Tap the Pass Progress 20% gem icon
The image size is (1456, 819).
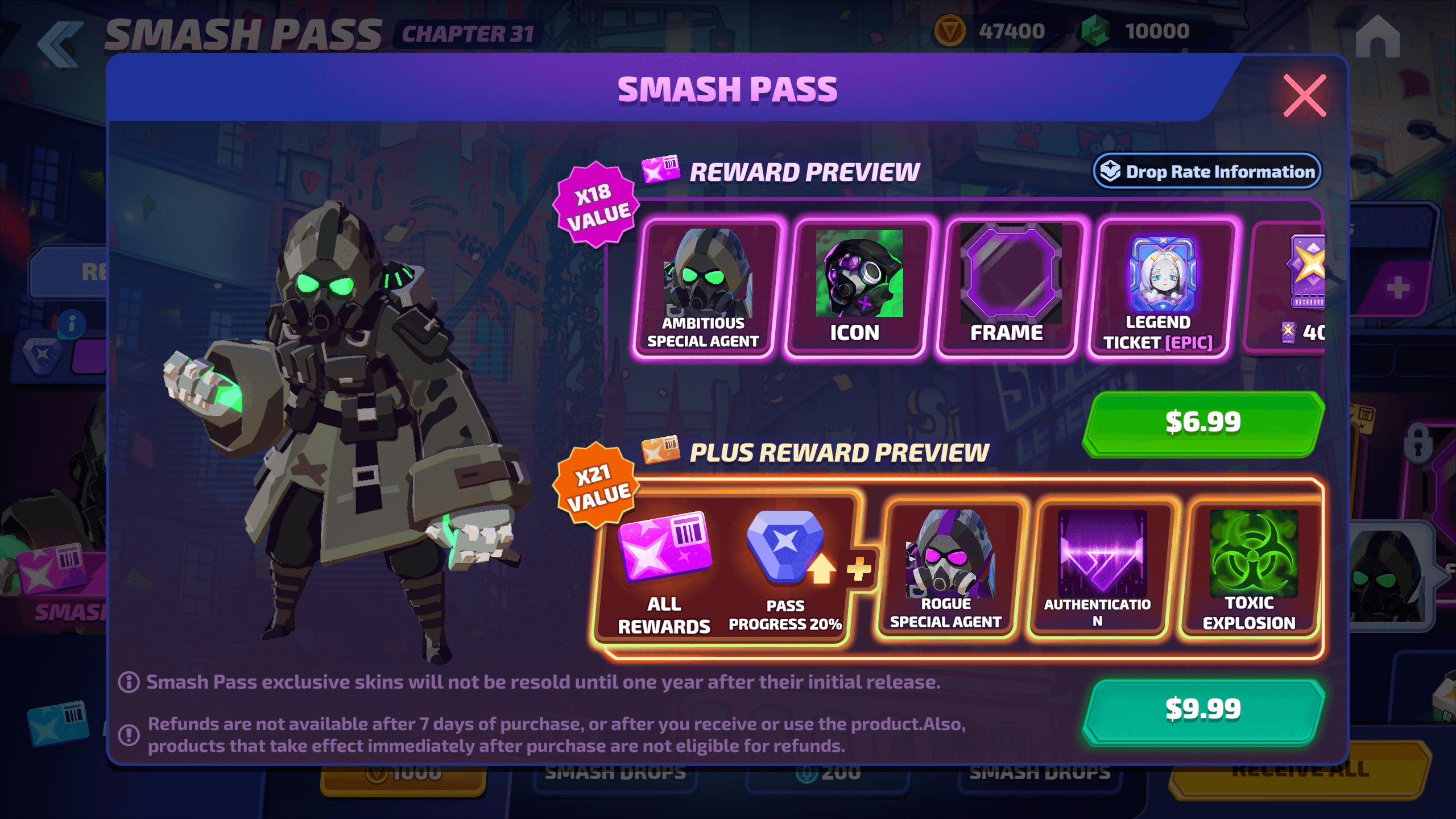786,547
